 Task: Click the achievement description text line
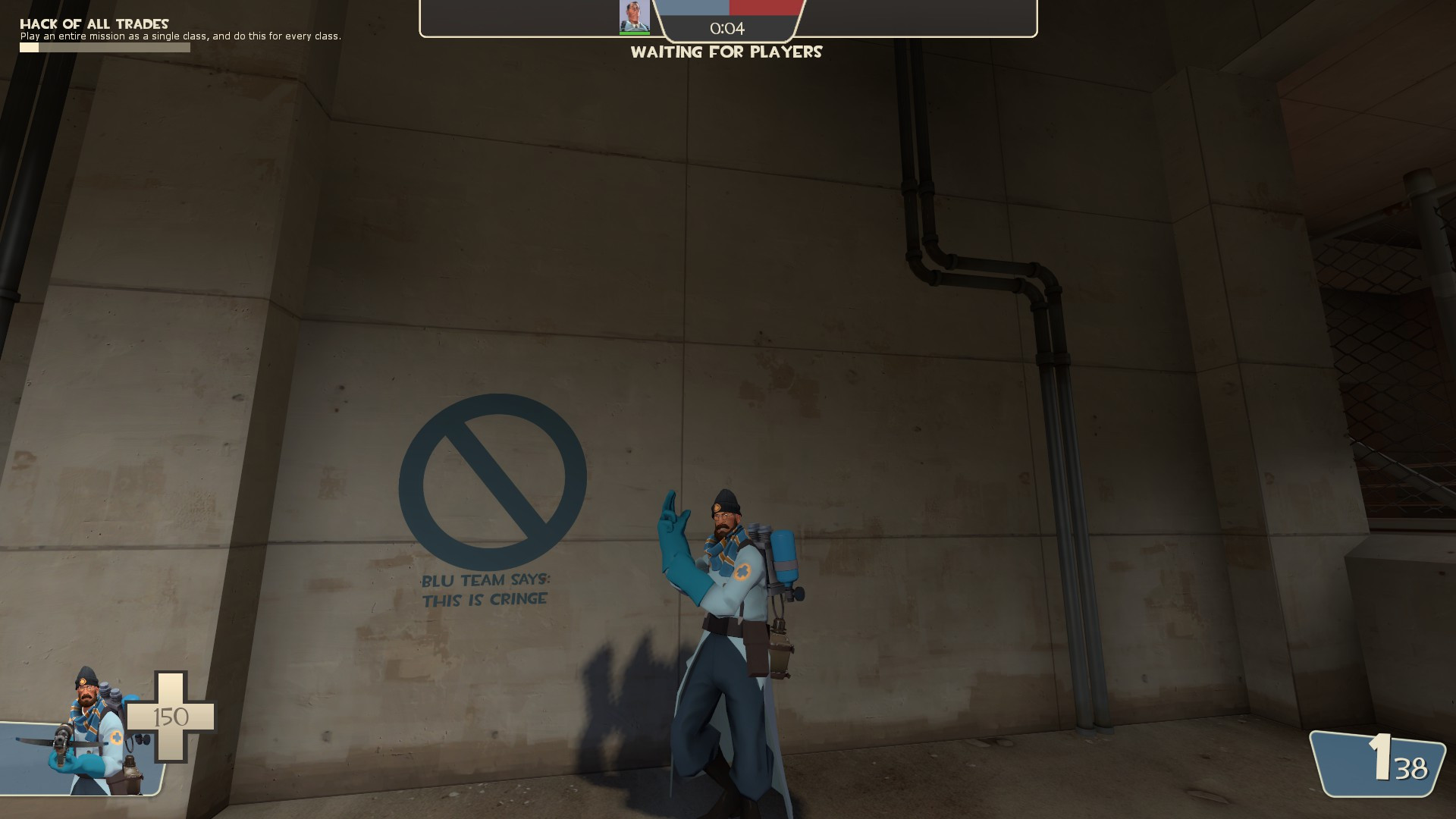181,36
